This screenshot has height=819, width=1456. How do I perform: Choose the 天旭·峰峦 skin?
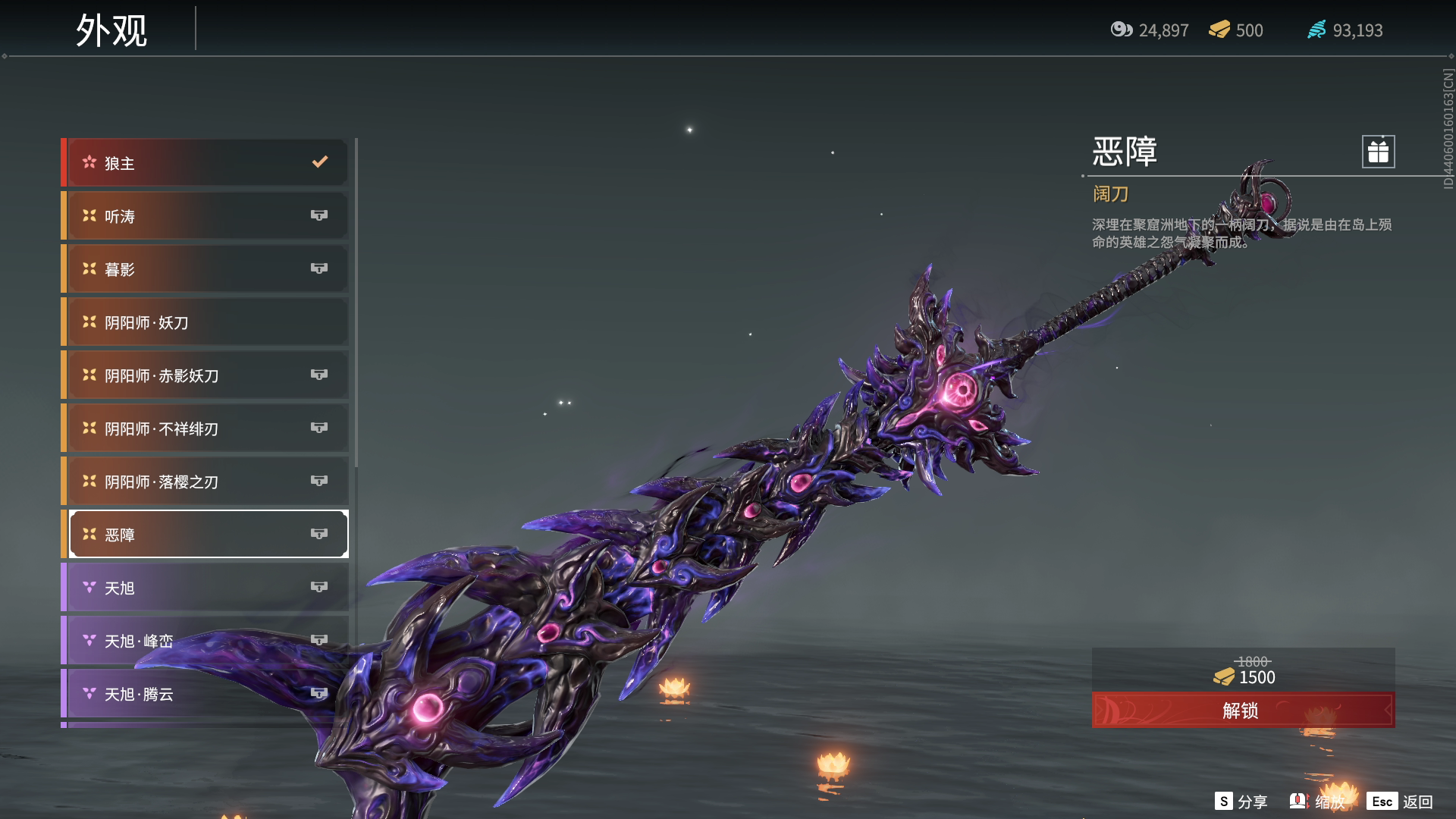coord(206,641)
